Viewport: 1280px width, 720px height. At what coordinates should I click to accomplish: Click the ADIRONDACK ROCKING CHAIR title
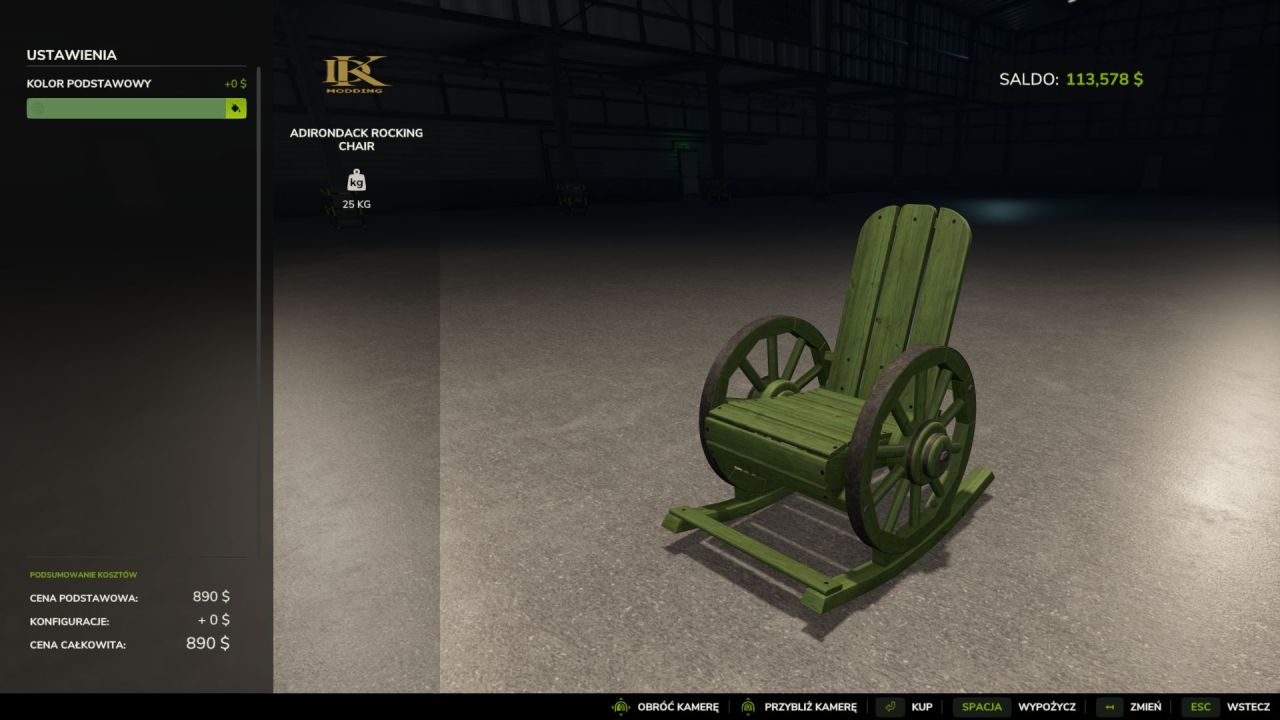(356, 139)
